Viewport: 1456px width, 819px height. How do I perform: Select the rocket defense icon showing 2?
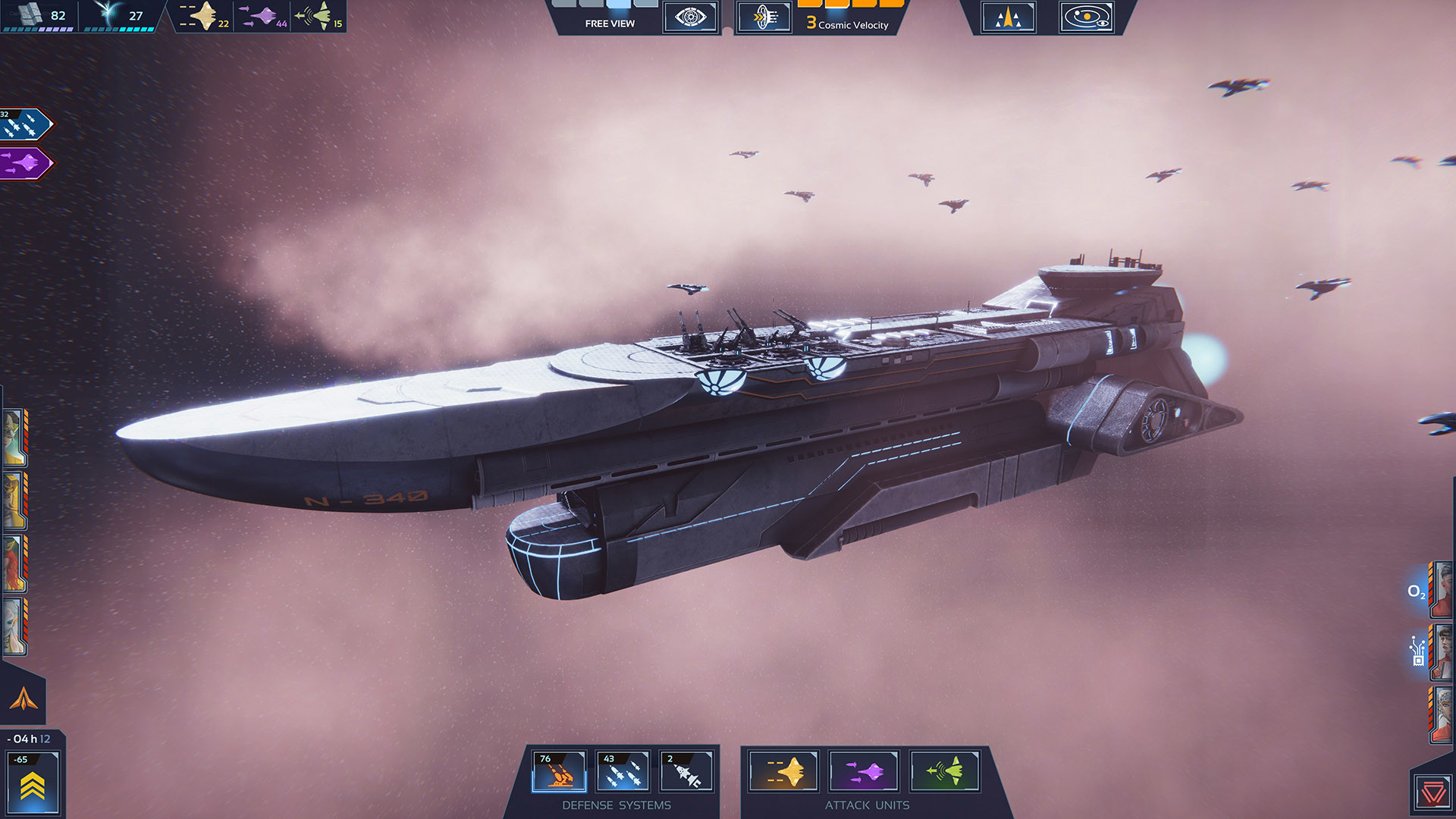(686, 772)
